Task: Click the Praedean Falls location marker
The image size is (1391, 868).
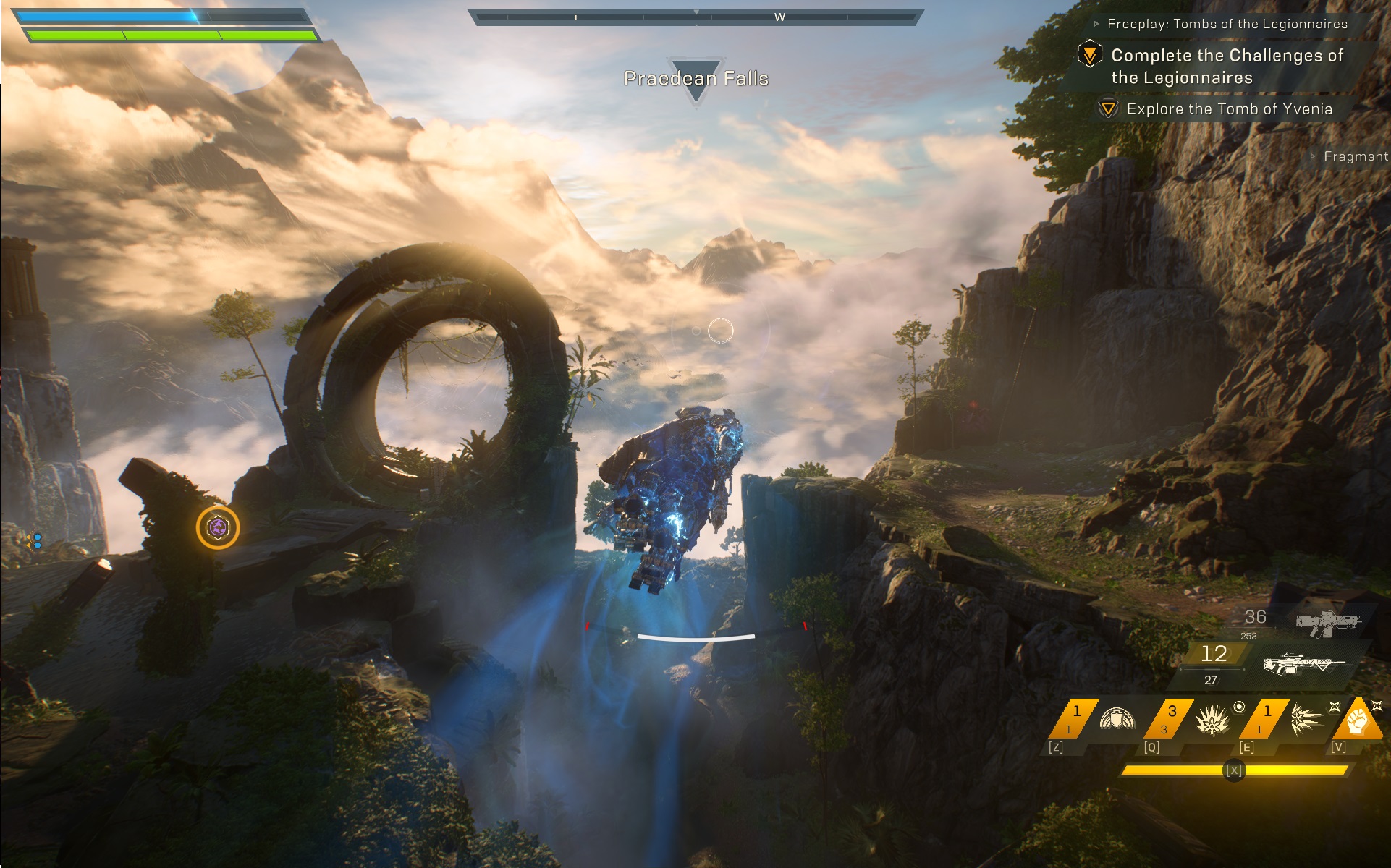Action: tap(695, 78)
